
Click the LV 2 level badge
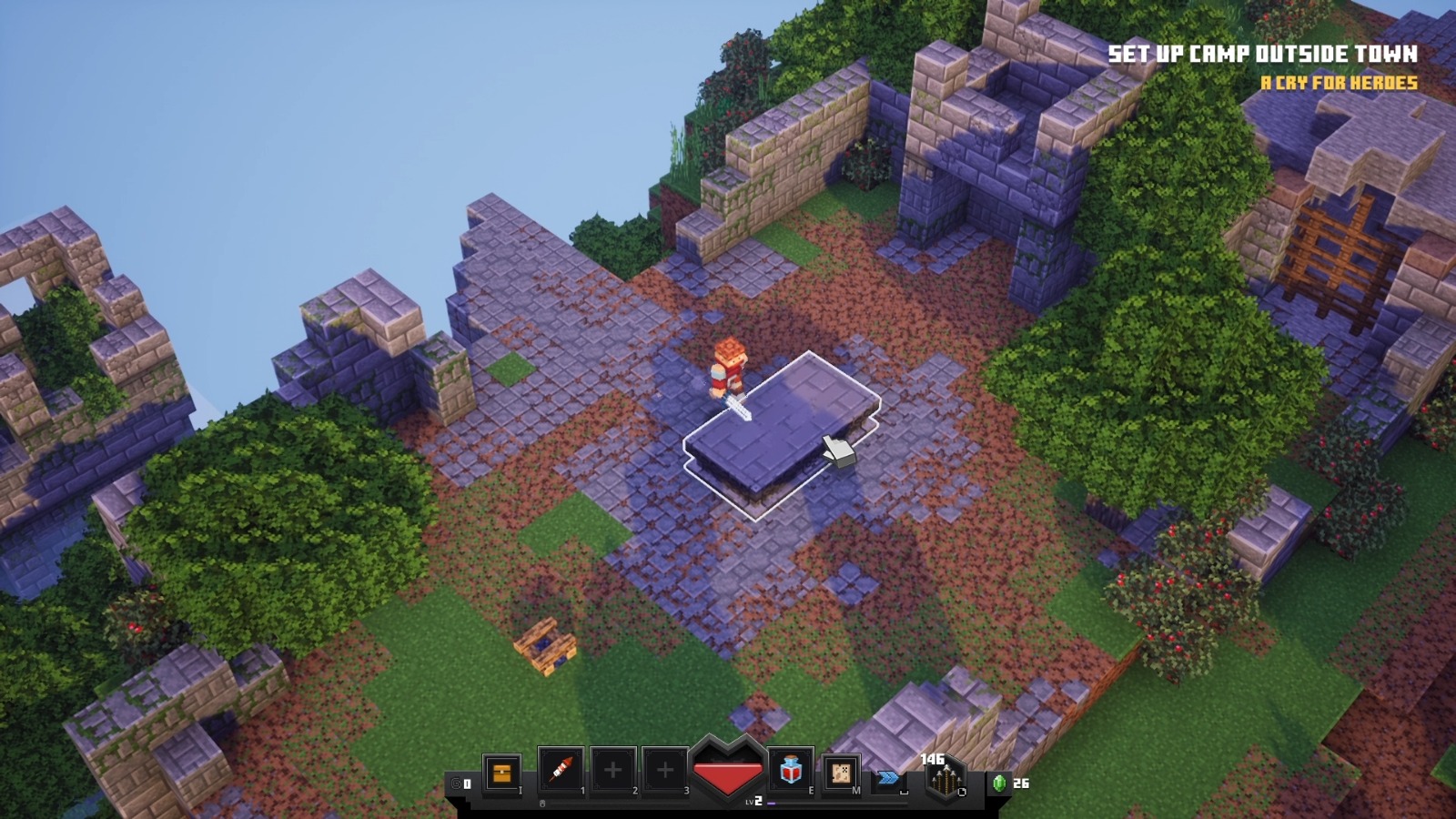(755, 800)
